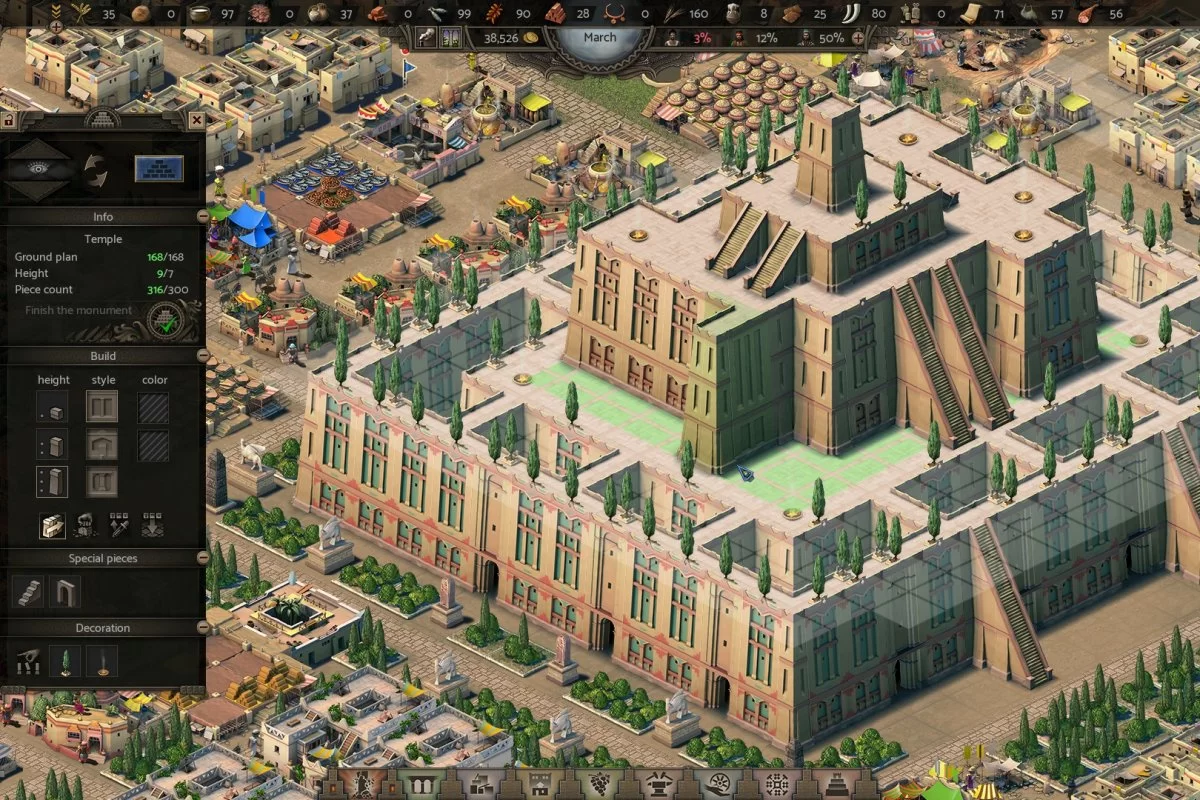Choose the cypress tree decoration
The width and height of the screenshot is (1200, 800).
[66, 662]
